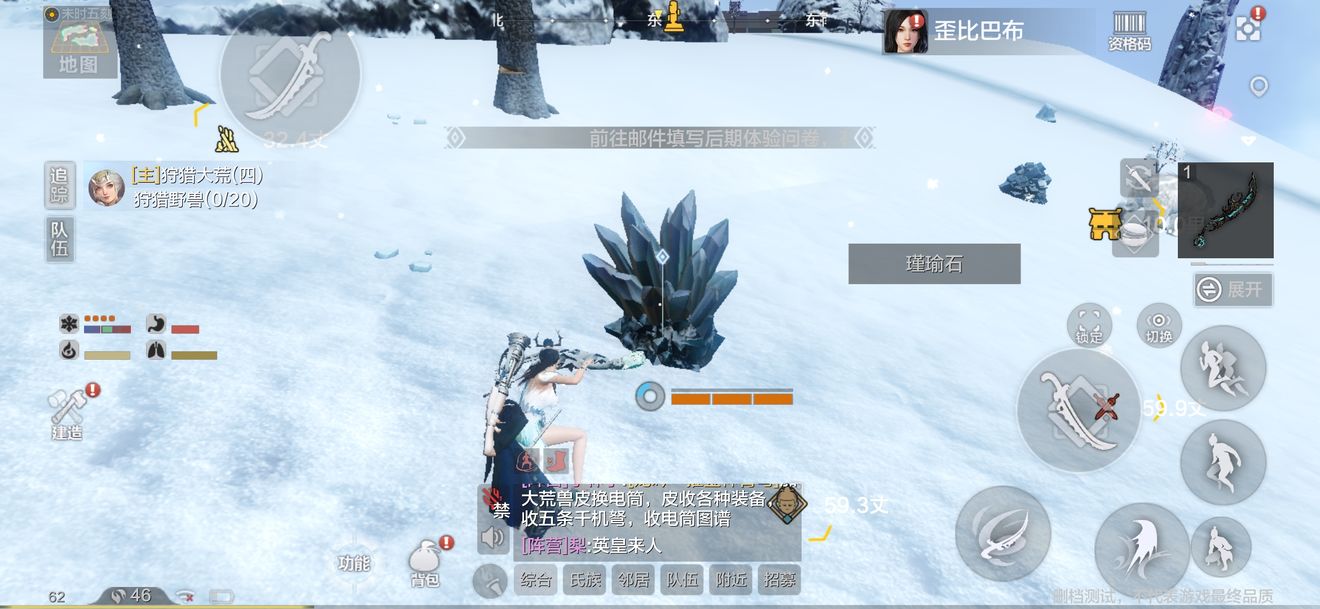Click the 歪比巴布 player portrait
This screenshot has width=1320, height=609.
(x=906, y=32)
